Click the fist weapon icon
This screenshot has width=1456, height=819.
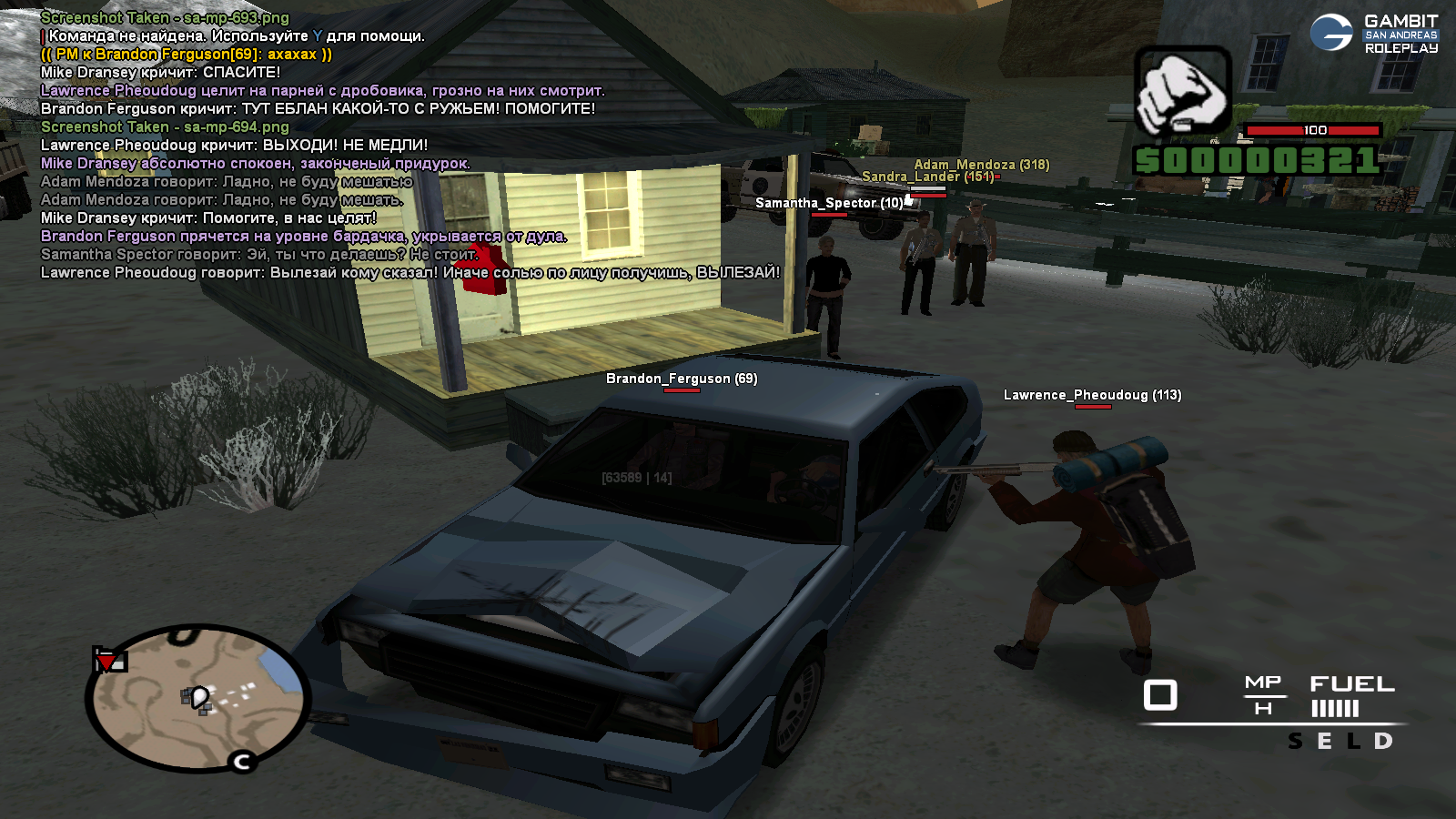pyautogui.click(x=1182, y=92)
